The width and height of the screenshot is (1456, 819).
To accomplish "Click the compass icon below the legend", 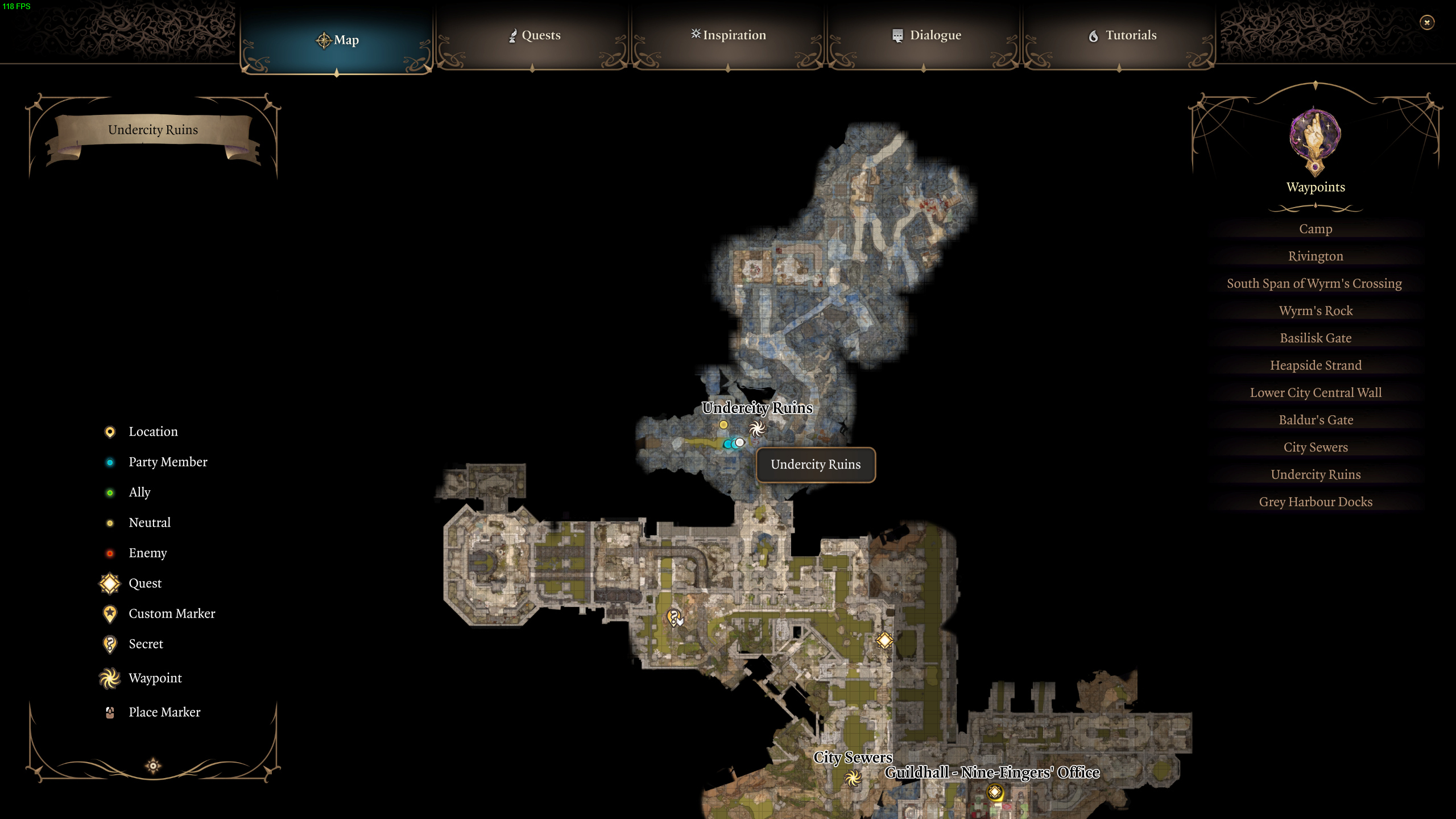I will pos(153,764).
